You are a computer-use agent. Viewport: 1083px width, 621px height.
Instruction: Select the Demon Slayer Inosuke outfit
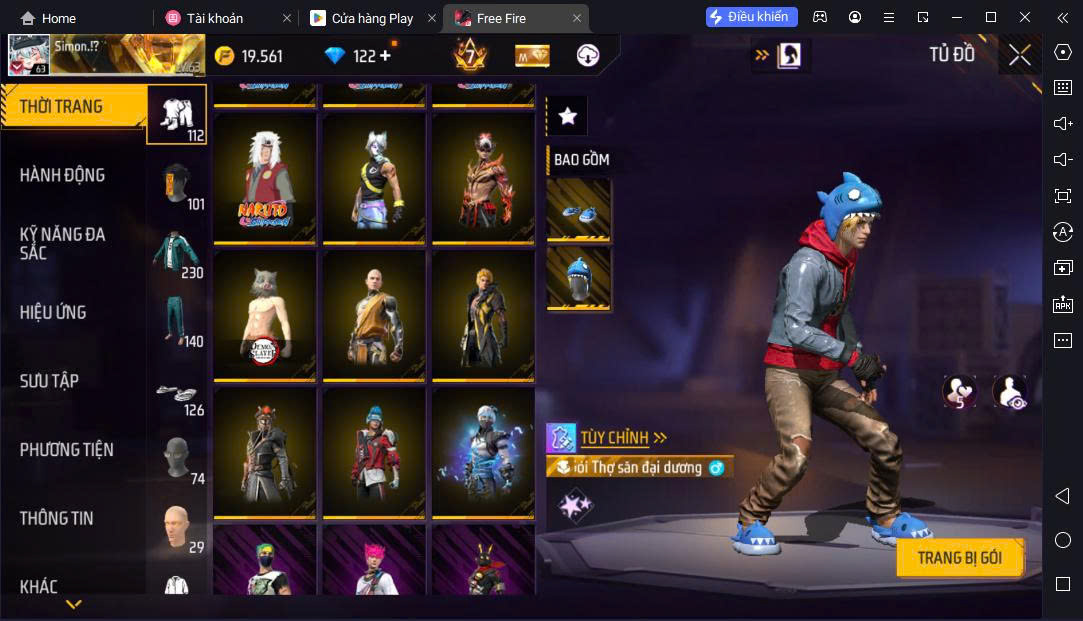click(x=265, y=315)
